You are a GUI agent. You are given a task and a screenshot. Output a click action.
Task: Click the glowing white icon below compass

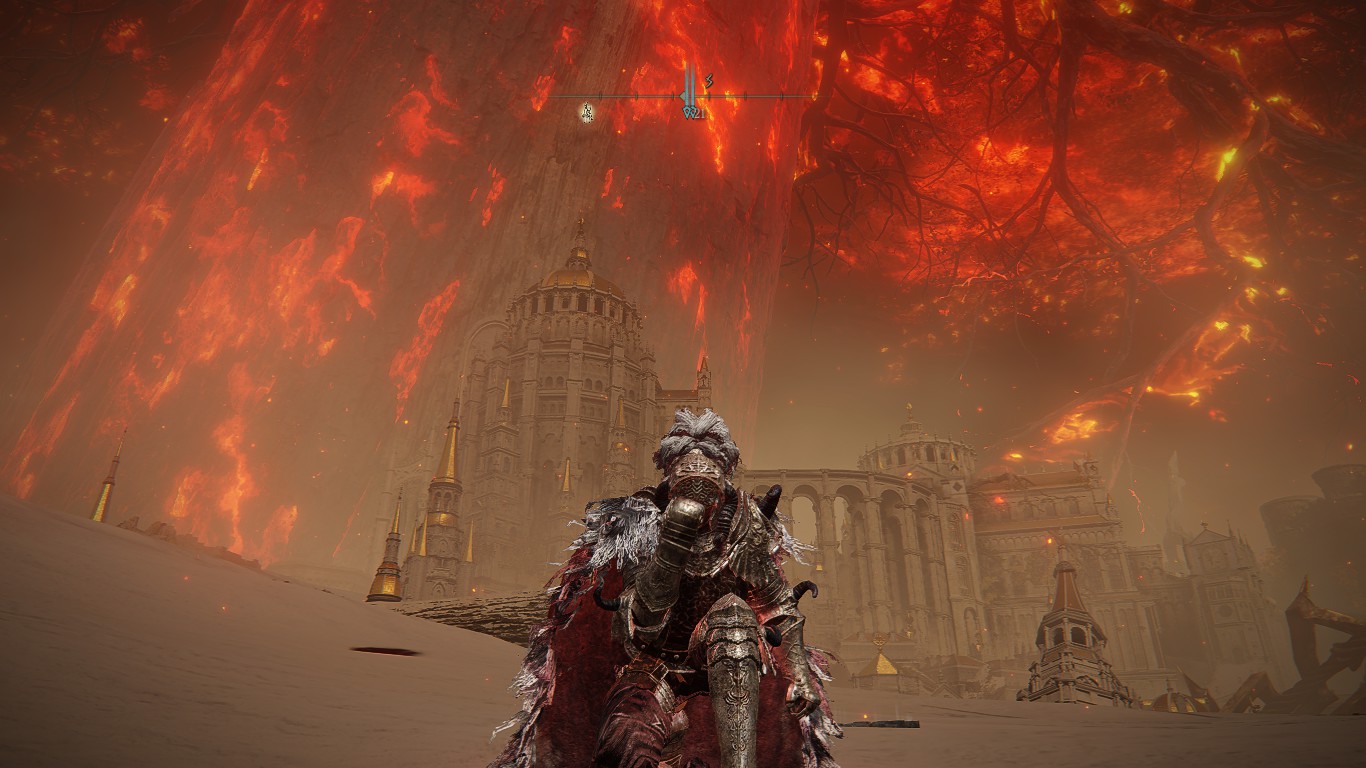click(588, 113)
